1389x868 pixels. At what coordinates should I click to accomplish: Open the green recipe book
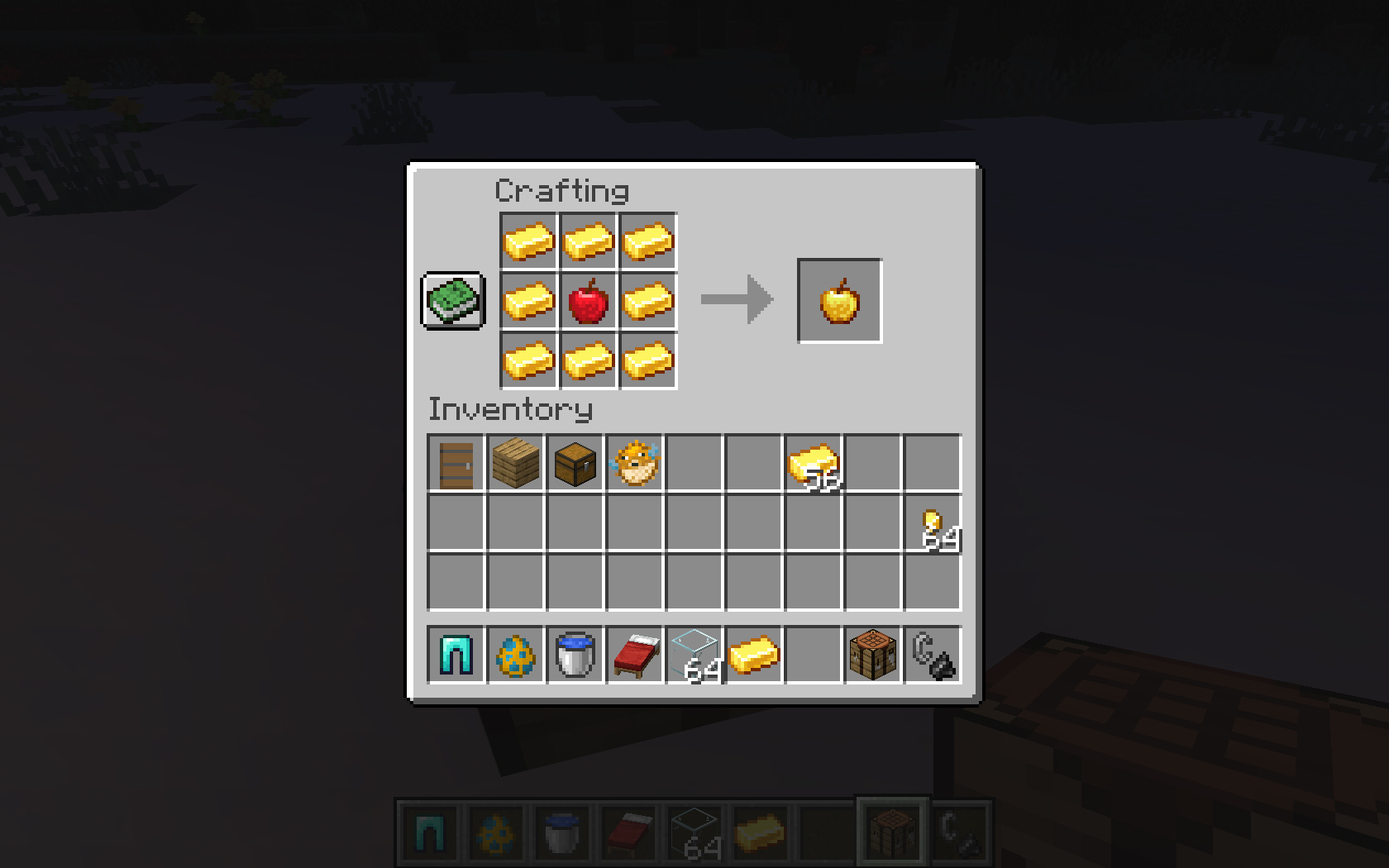453,300
